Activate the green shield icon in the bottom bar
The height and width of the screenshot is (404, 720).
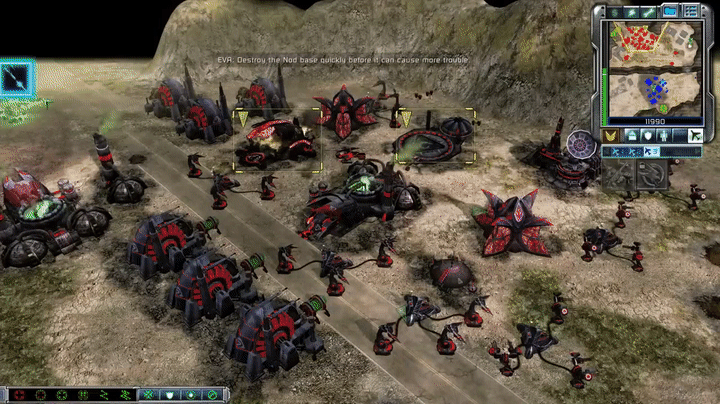(168, 395)
